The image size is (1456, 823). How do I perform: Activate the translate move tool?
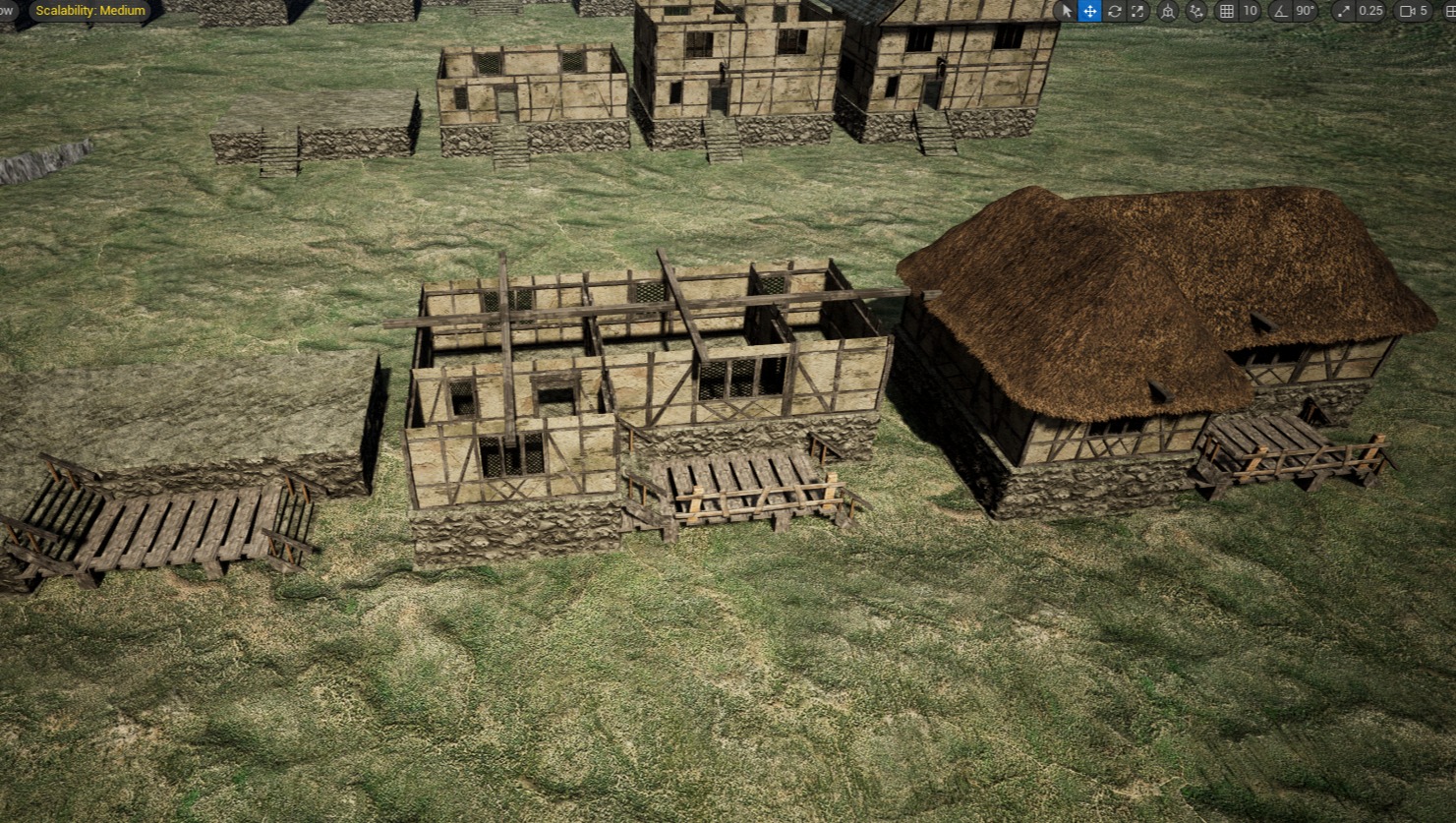click(1089, 12)
